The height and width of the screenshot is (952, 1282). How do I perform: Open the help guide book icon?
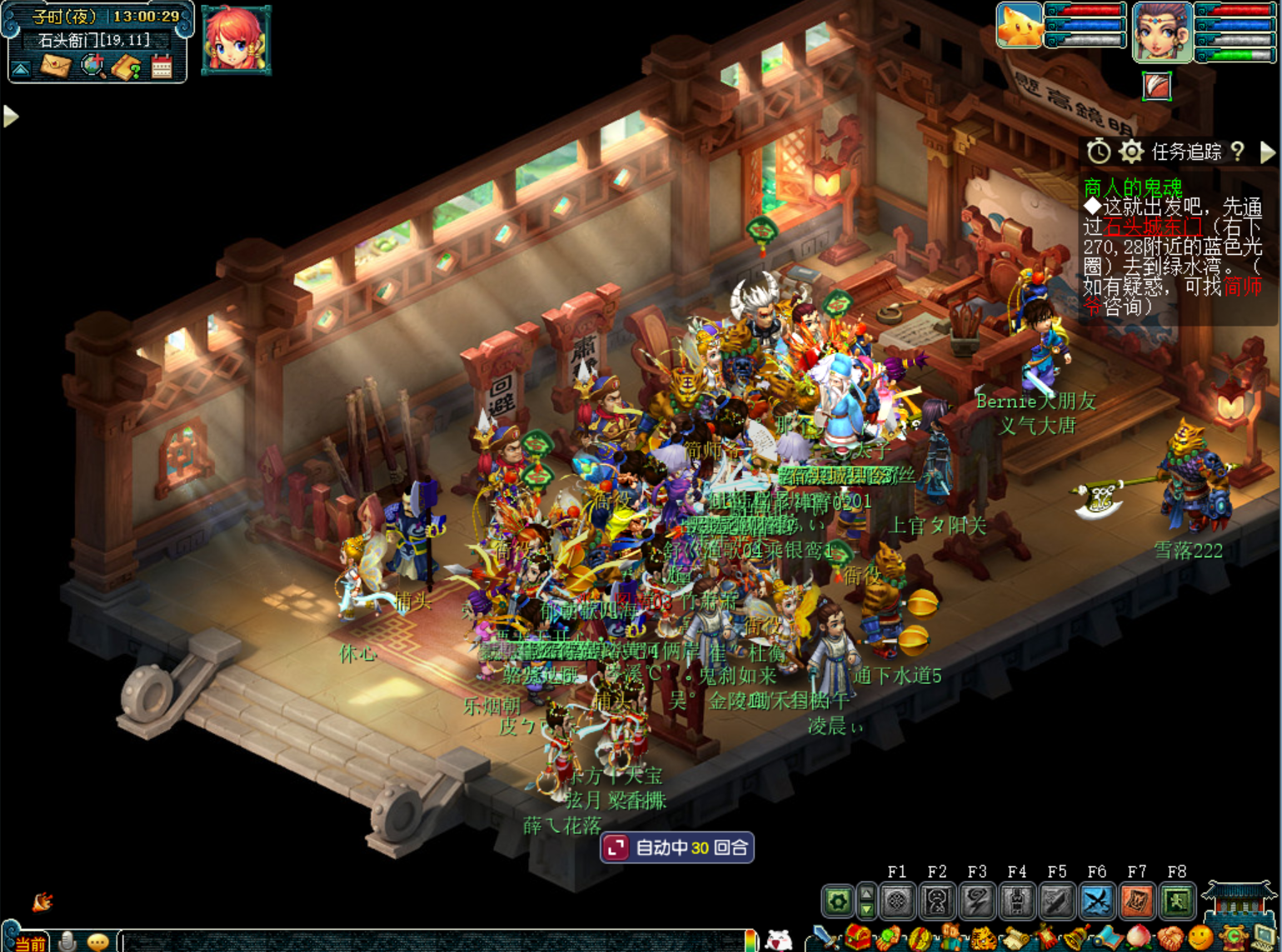coord(127,67)
